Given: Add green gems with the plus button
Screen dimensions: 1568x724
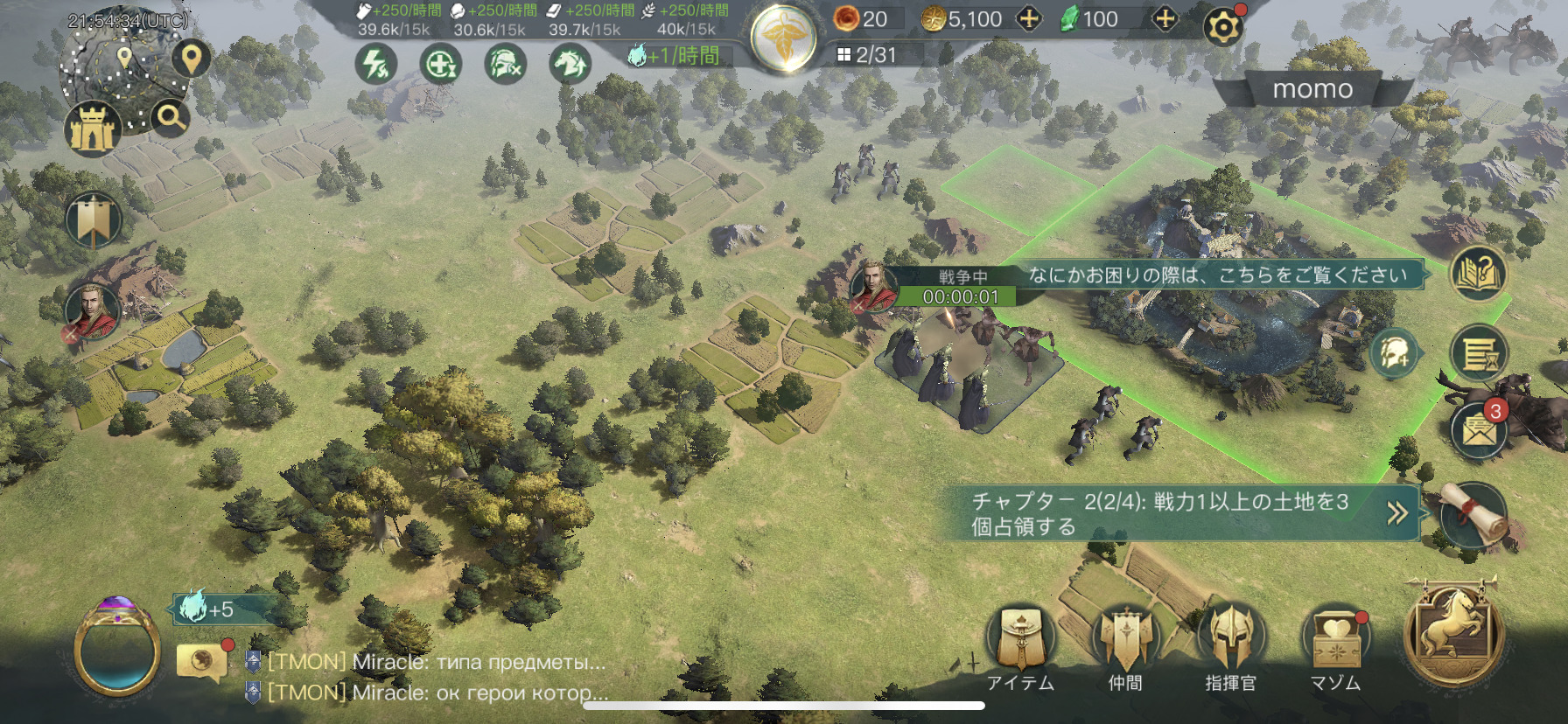Looking at the screenshot, I should pos(1165,19).
